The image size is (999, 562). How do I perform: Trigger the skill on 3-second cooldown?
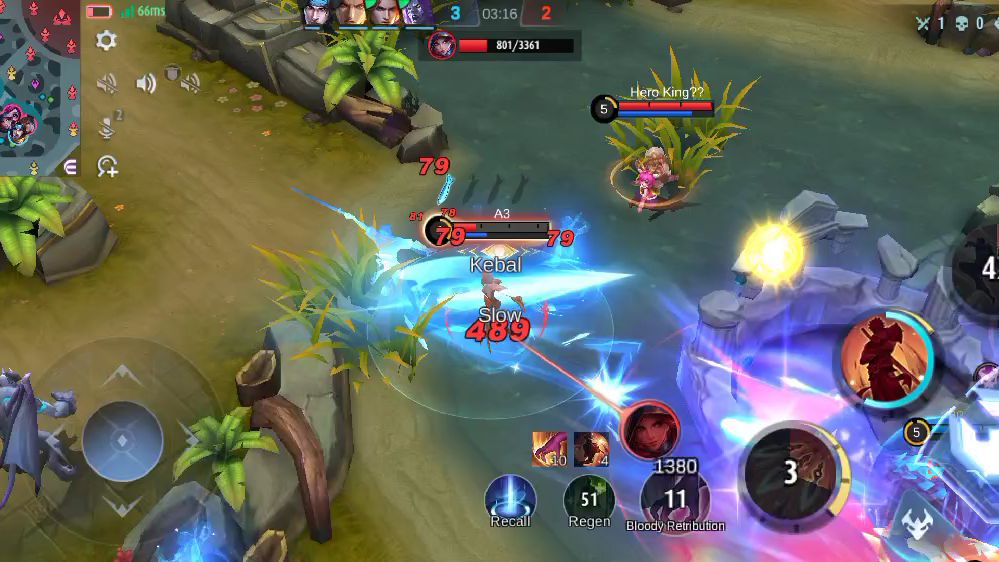[x=791, y=472]
